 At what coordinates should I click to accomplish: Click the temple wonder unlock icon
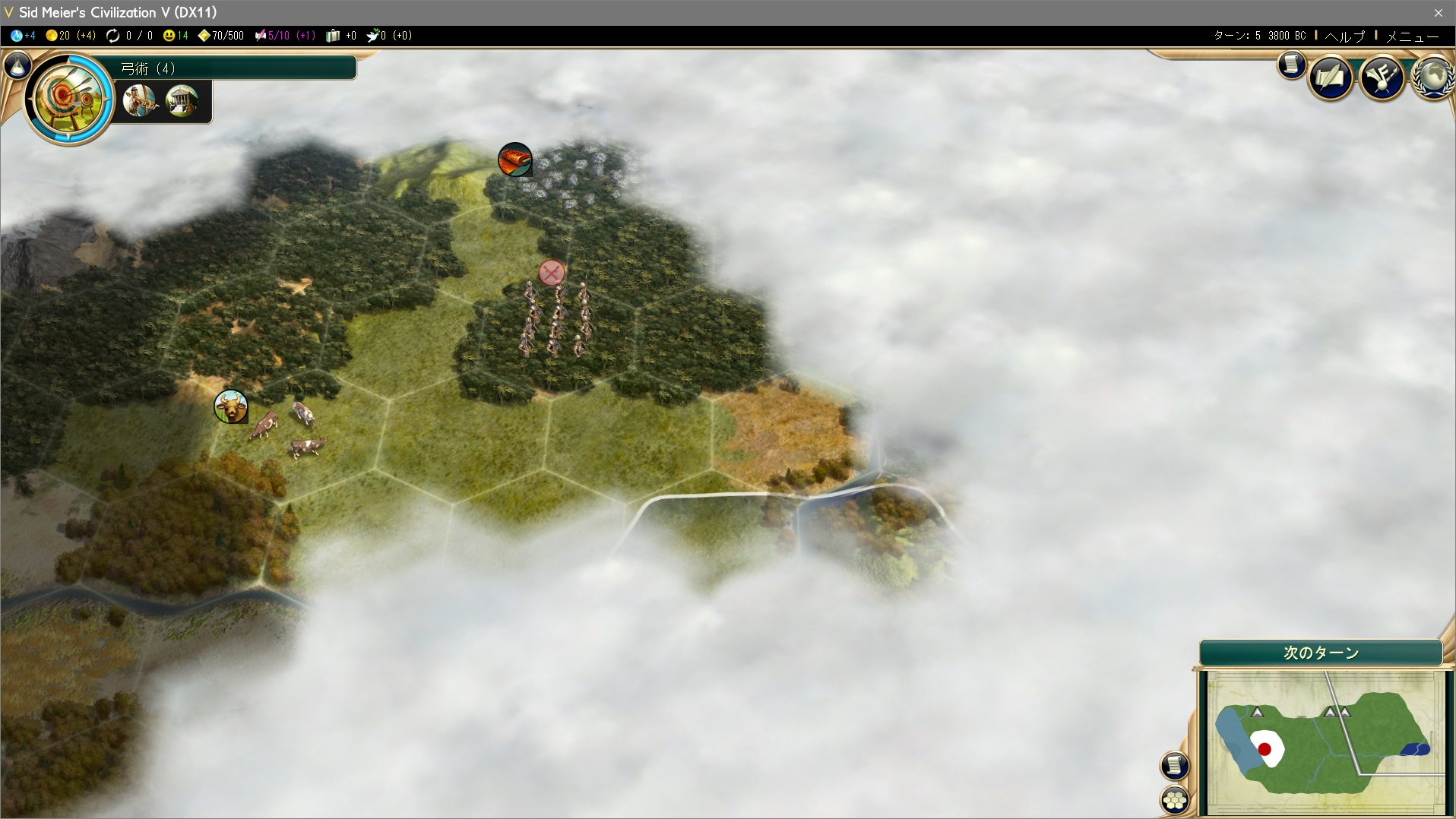182,100
